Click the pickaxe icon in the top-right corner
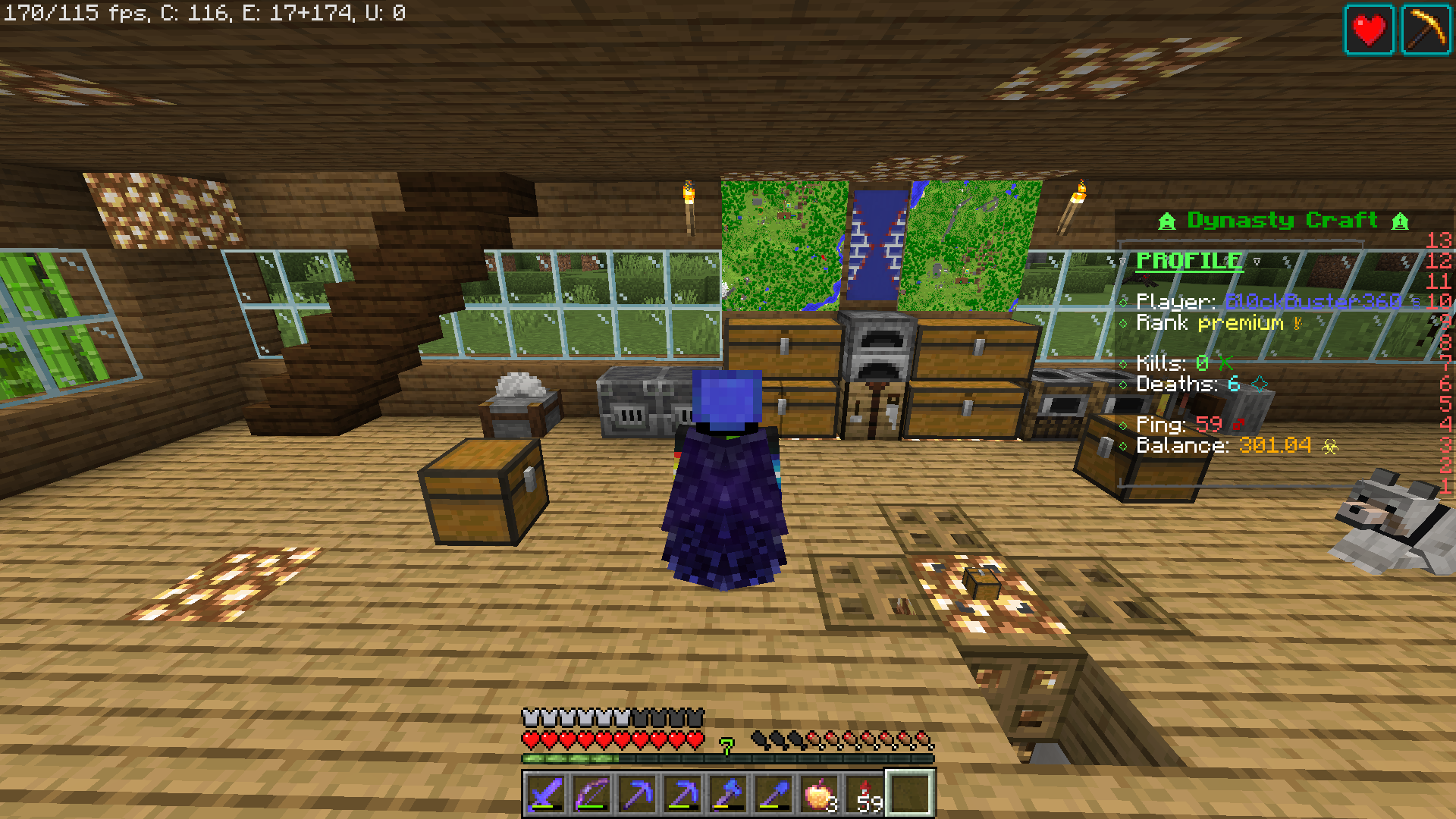 (1426, 29)
